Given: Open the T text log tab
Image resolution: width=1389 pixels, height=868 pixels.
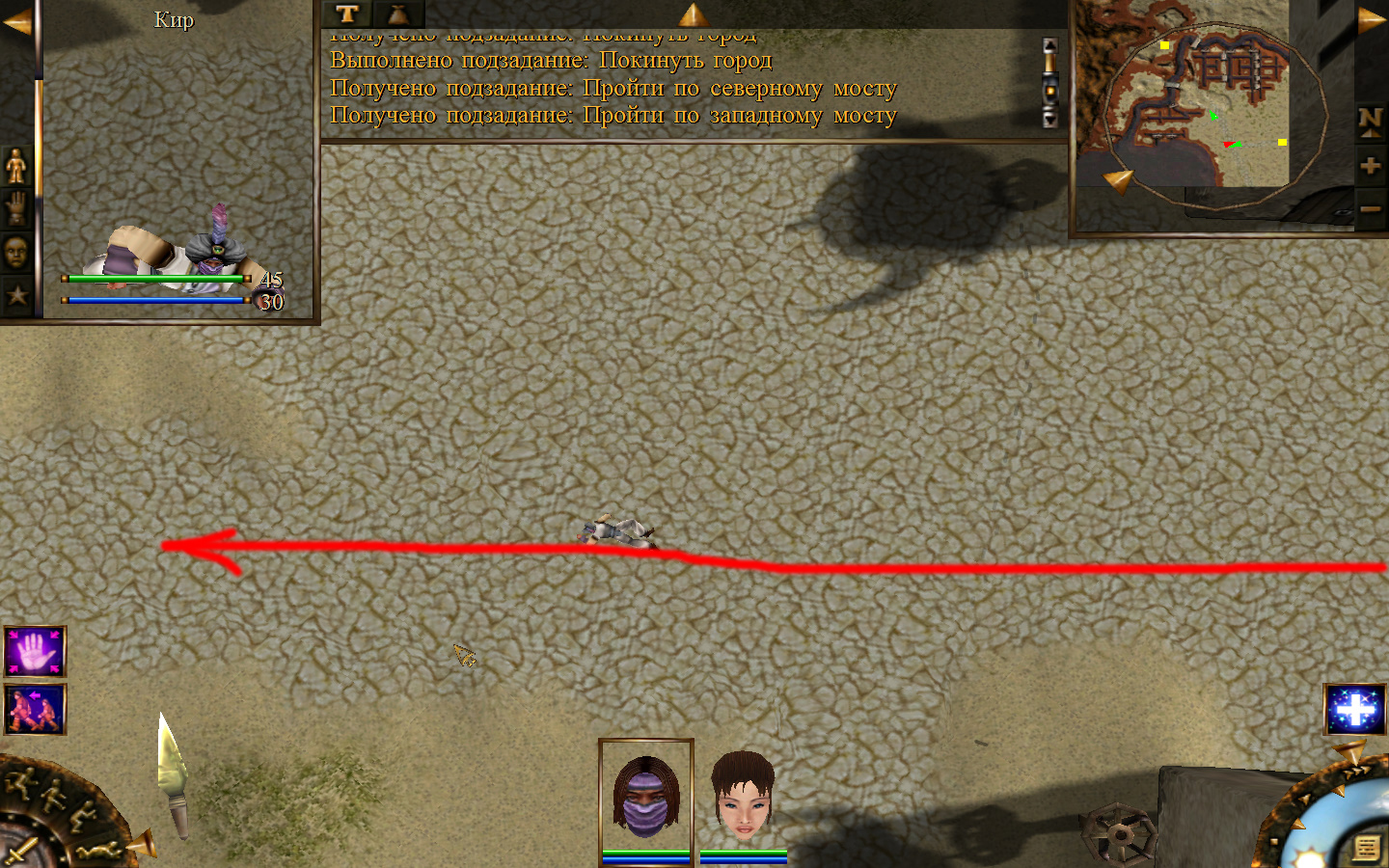Looking at the screenshot, I should click(347, 14).
